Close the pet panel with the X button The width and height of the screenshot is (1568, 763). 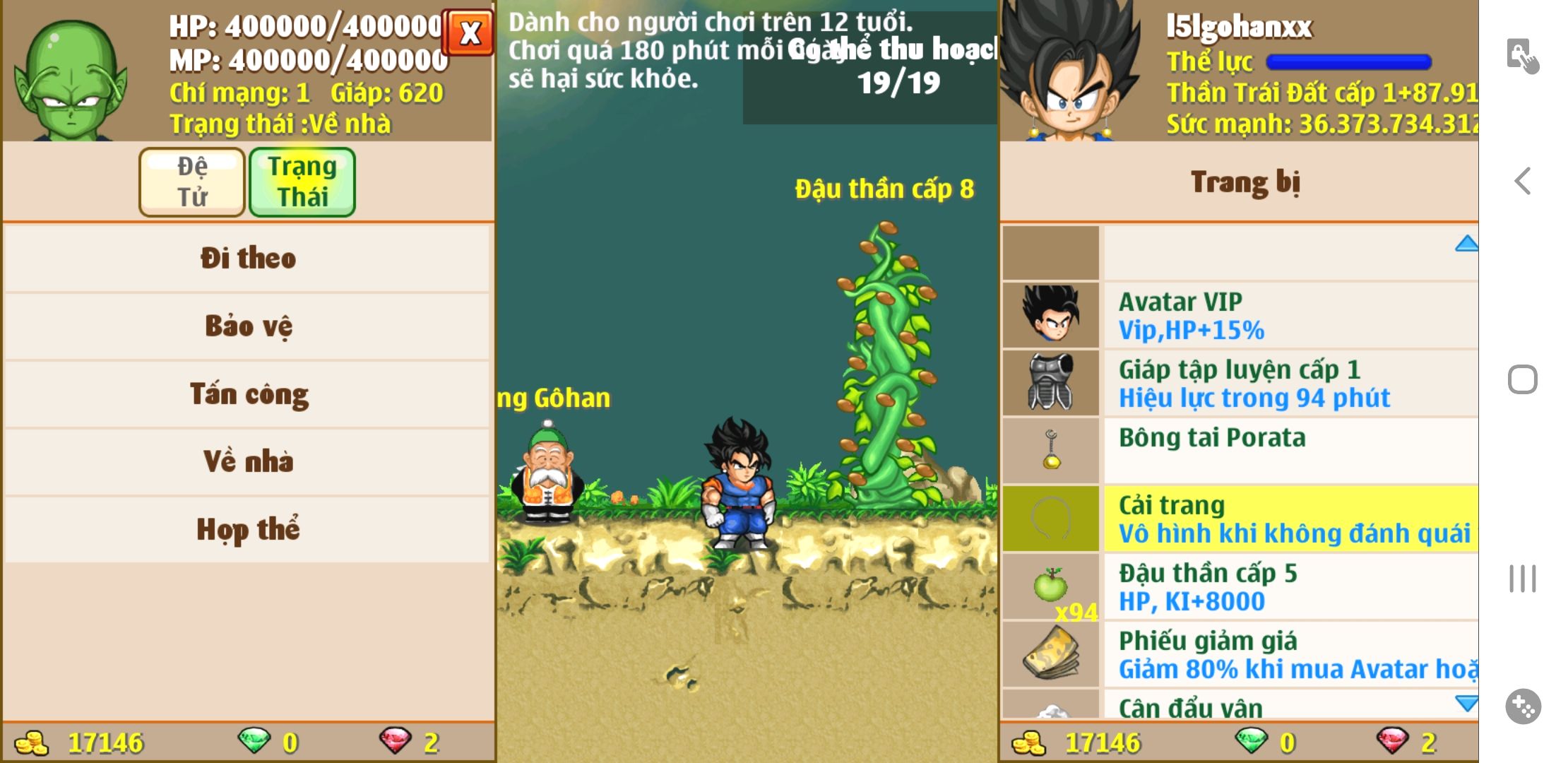coord(468,32)
